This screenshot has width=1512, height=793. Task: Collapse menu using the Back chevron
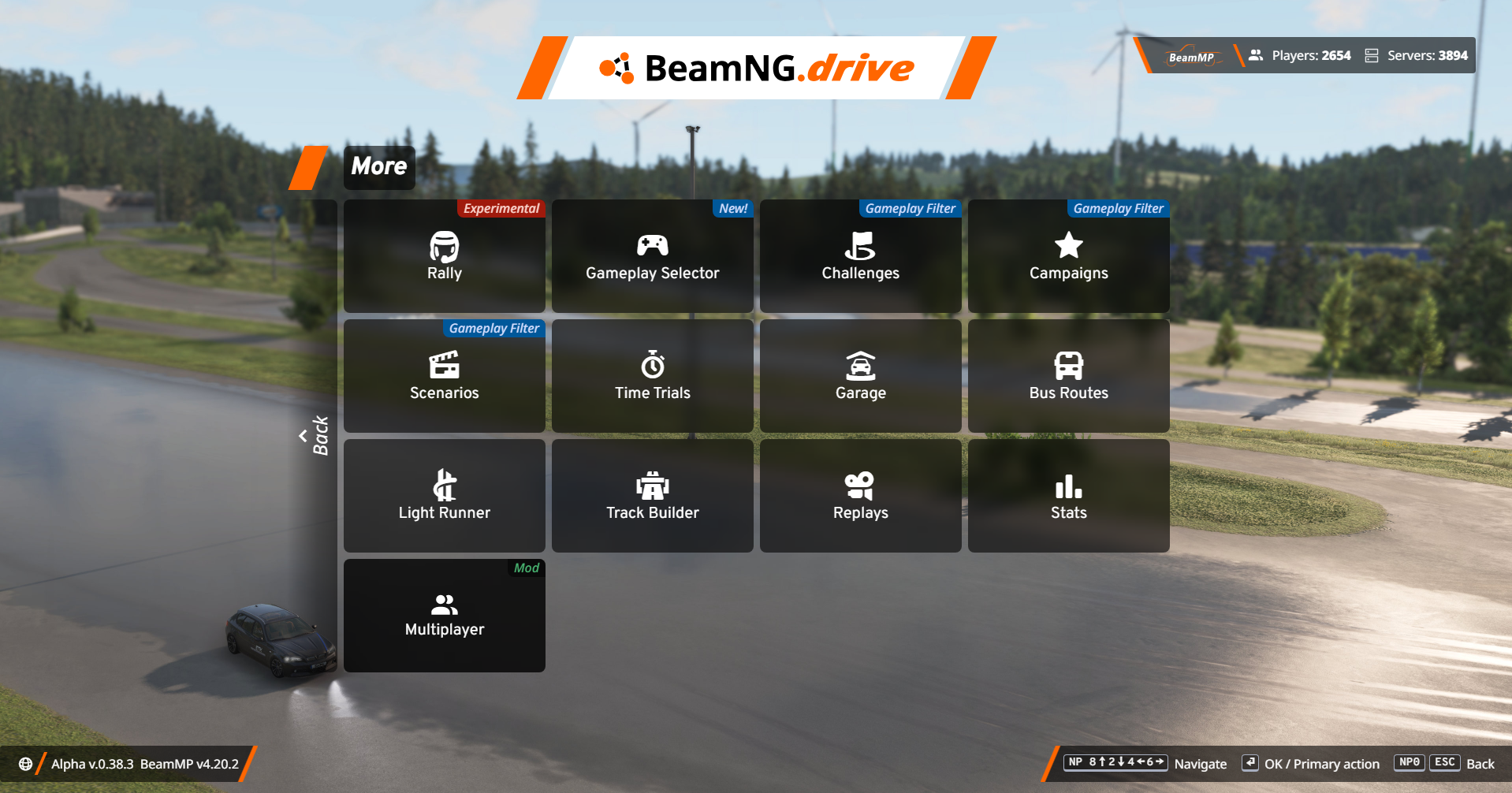(314, 434)
